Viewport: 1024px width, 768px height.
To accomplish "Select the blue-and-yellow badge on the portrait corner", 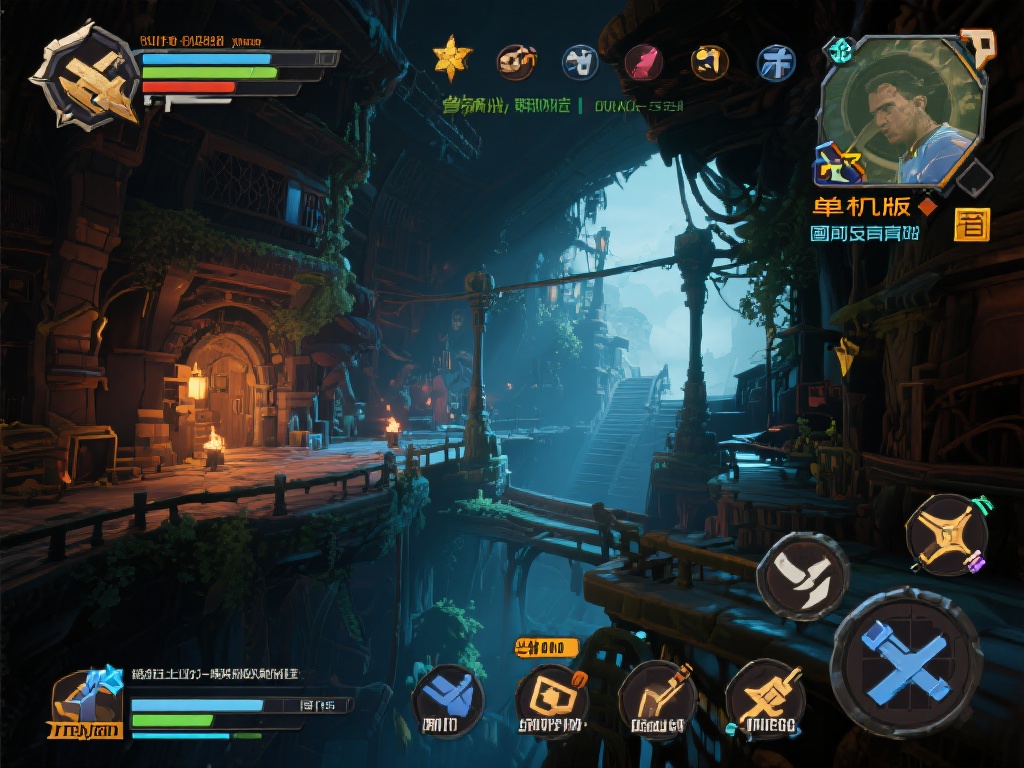I will pyautogui.click(x=838, y=164).
